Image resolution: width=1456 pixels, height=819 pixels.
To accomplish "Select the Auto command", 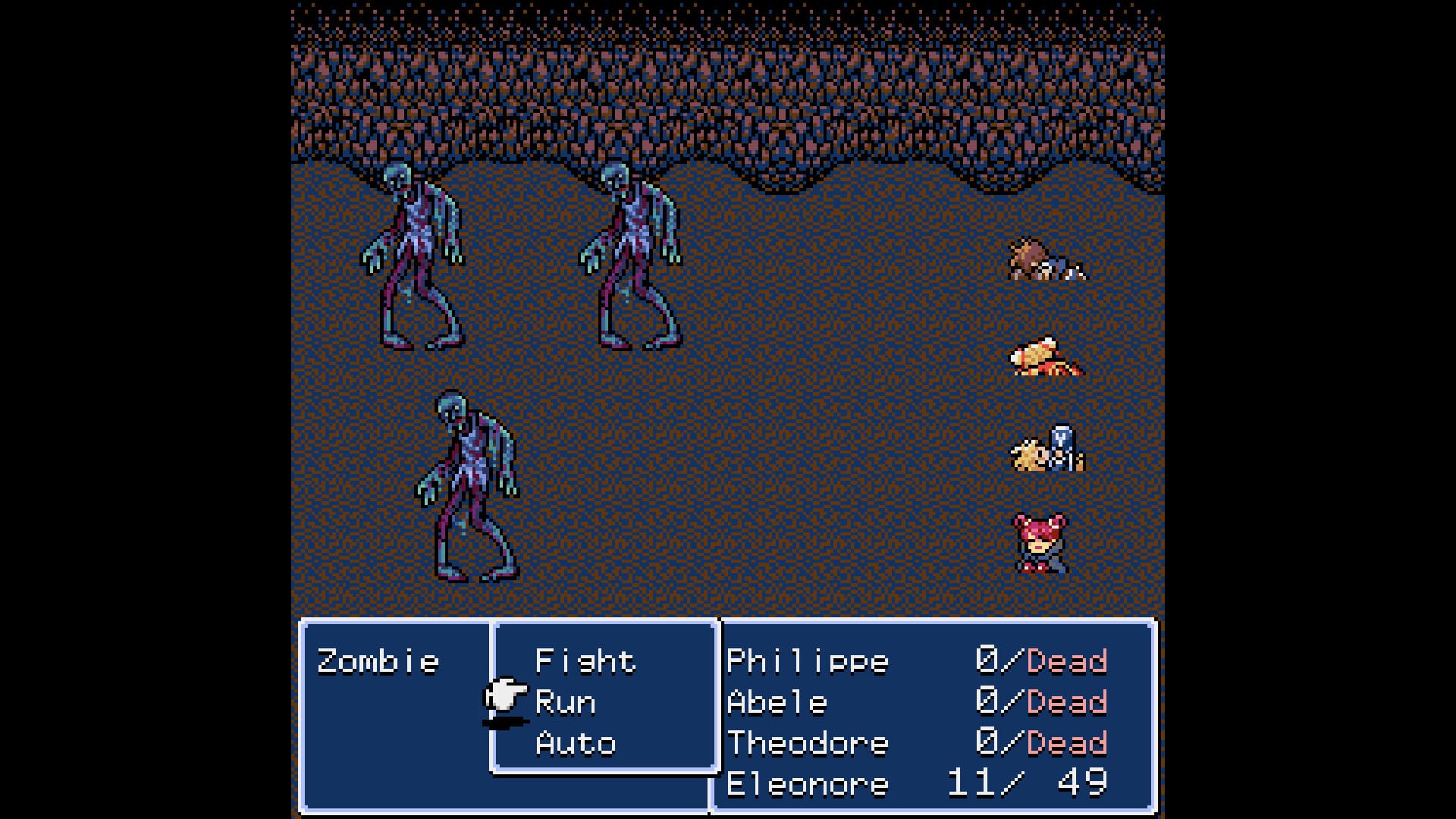I will tap(575, 743).
